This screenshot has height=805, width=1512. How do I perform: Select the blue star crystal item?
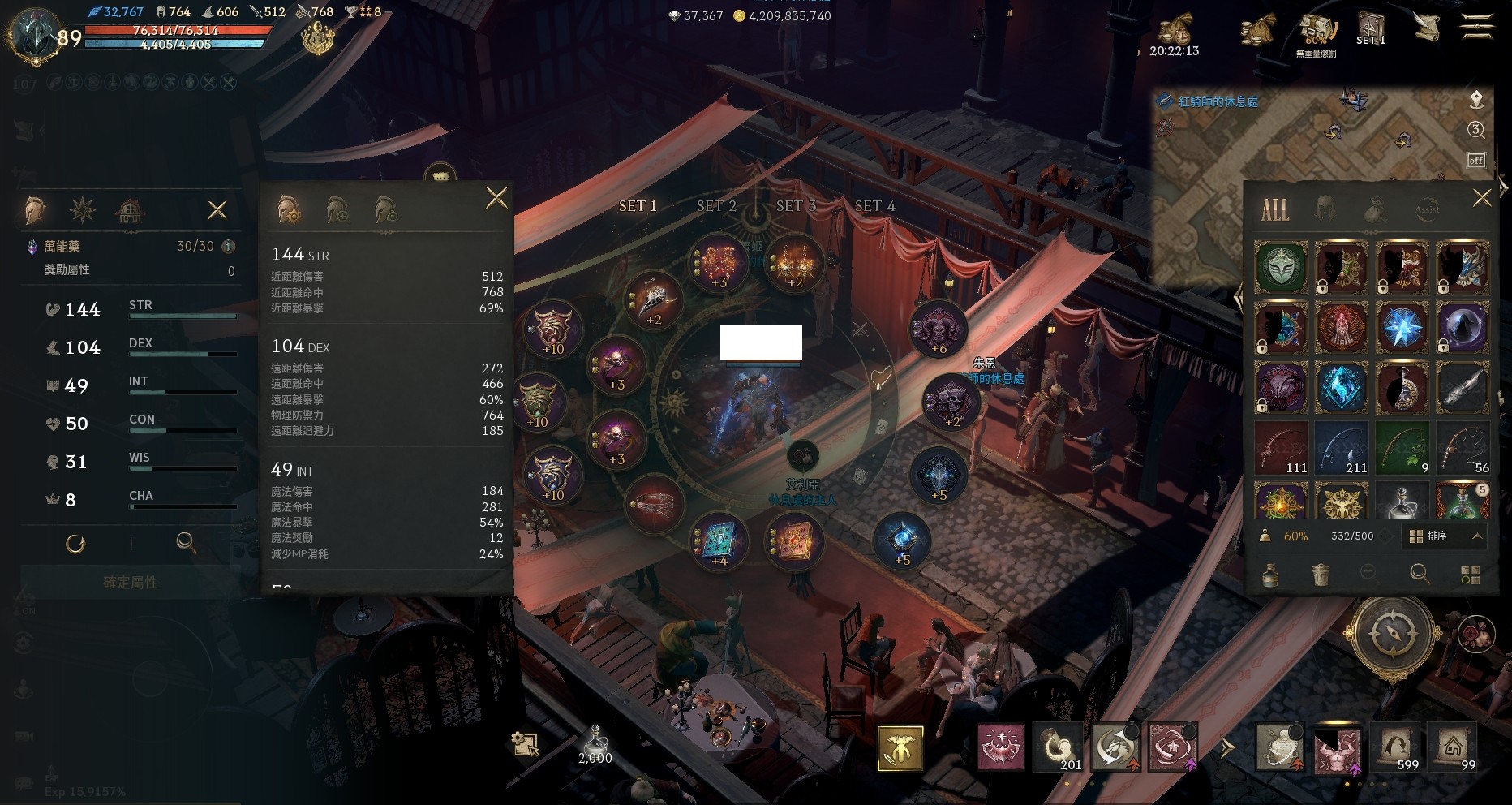tap(1402, 328)
